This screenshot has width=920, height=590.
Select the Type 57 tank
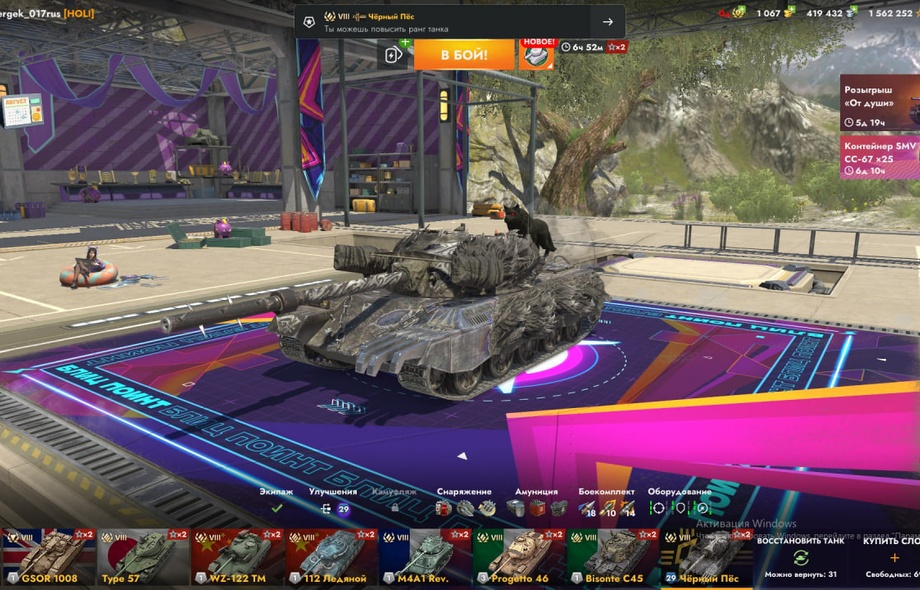(x=143, y=558)
